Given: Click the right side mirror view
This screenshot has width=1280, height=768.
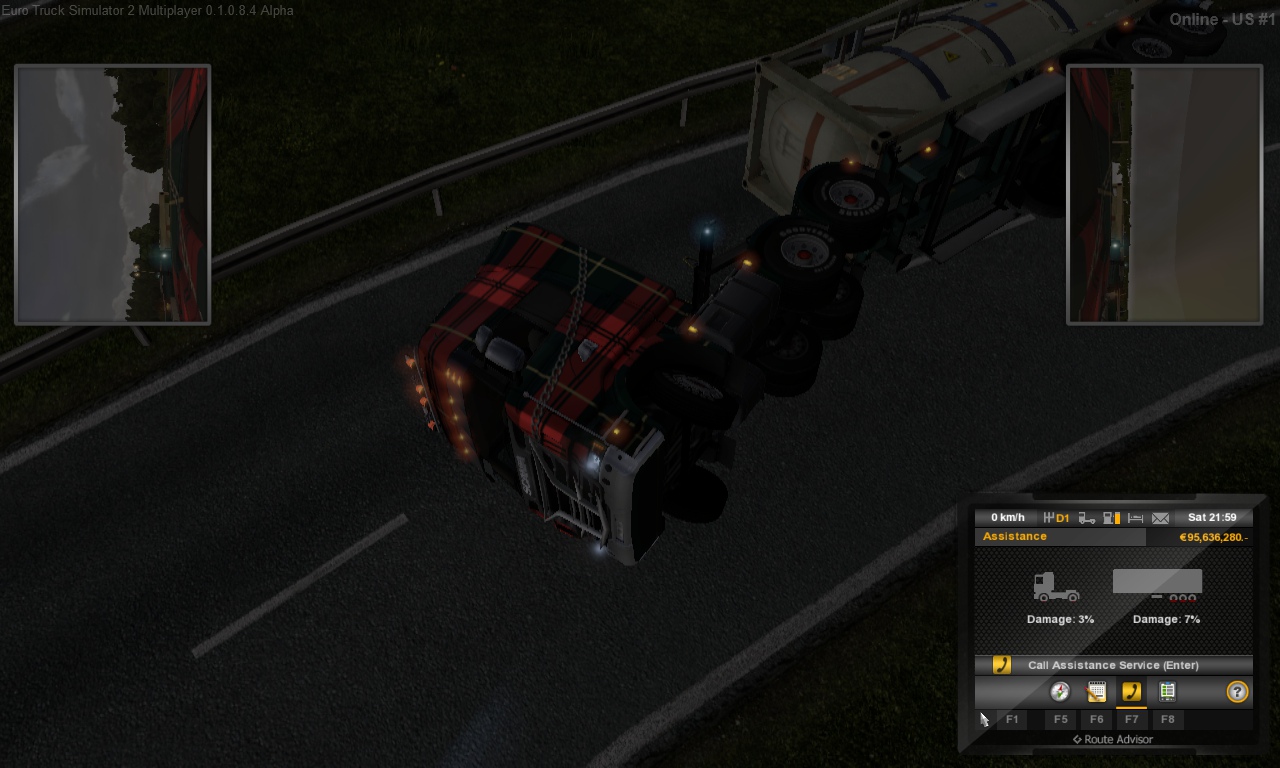Looking at the screenshot, I should coord(1165,195).
